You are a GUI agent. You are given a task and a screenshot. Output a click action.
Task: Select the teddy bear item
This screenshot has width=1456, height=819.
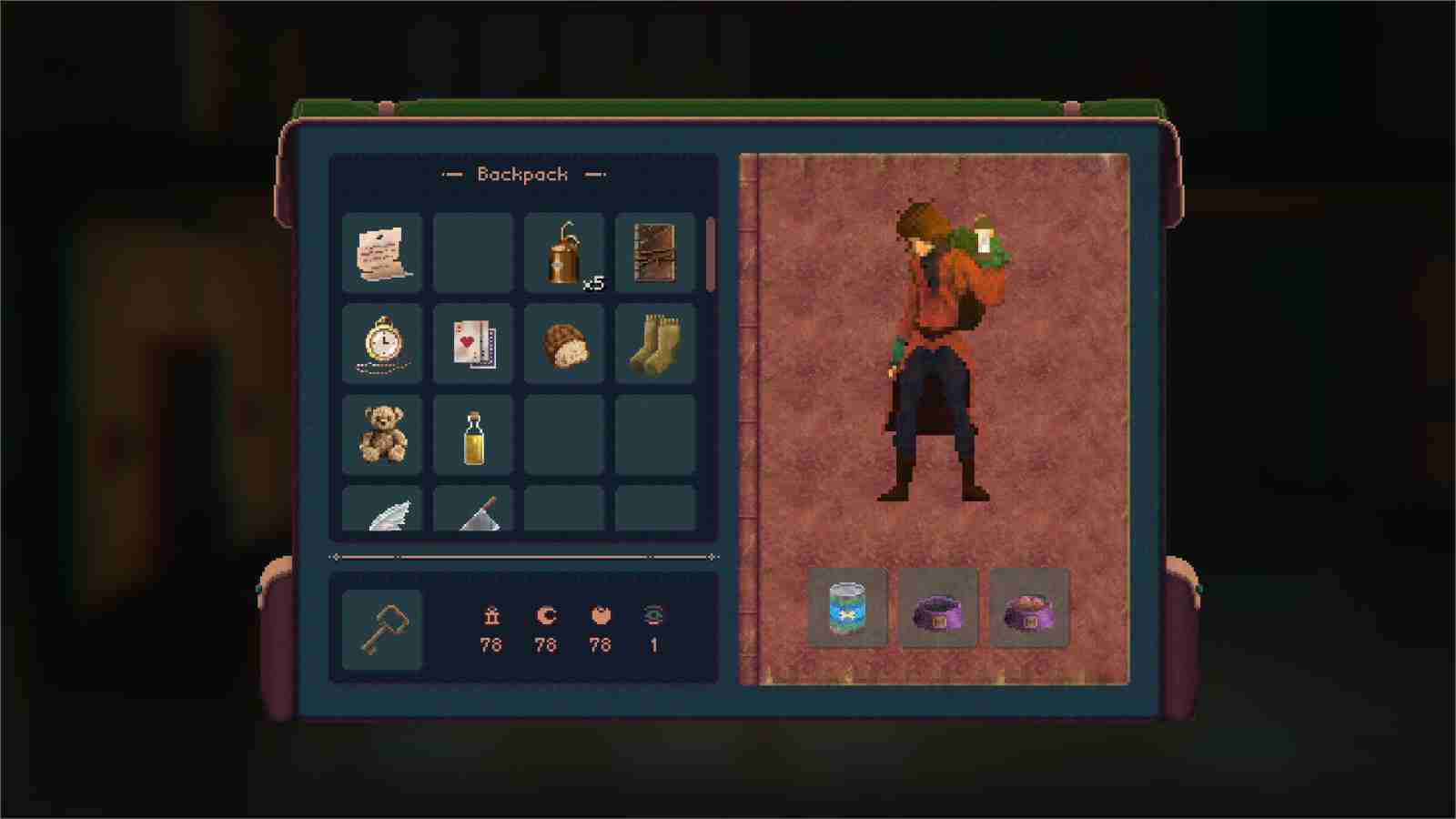pyautogui.click(x=382, y=435)
